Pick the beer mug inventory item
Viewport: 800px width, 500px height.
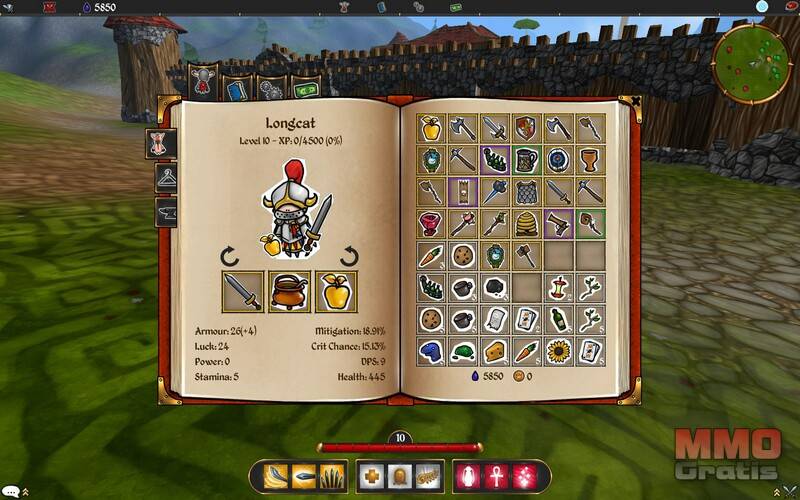[x=525, y=159]
